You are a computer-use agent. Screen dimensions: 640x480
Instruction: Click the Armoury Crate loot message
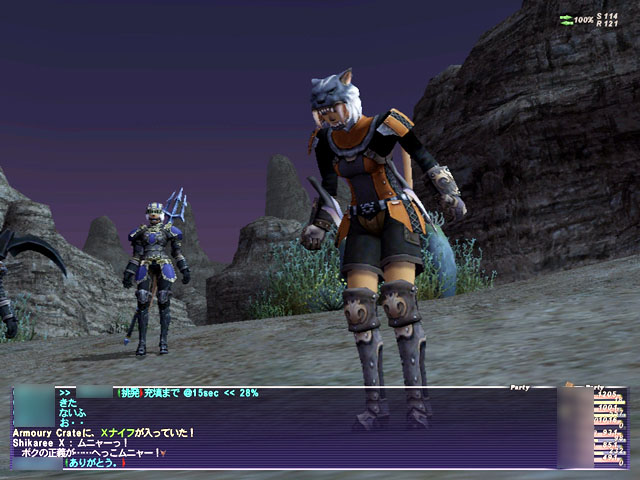click(x=103, y=432)
